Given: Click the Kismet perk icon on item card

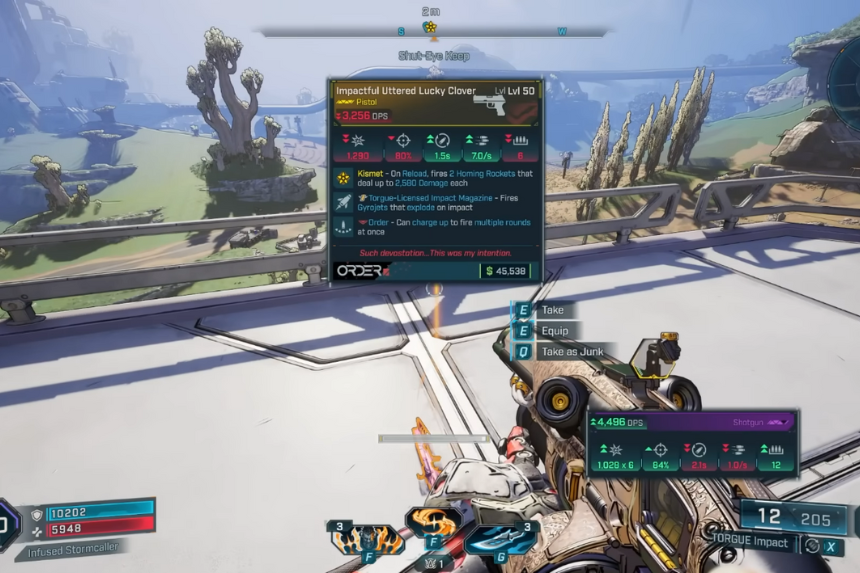Looking at the screenshot, I should [x=344, y=178].
